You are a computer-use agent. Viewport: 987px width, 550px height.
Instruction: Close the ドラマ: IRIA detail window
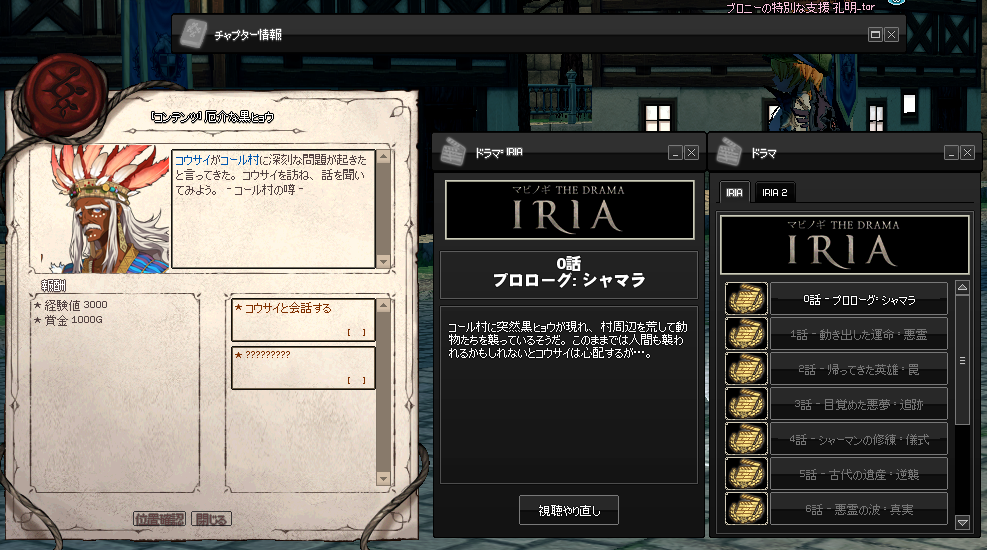(x=691, y=153)
